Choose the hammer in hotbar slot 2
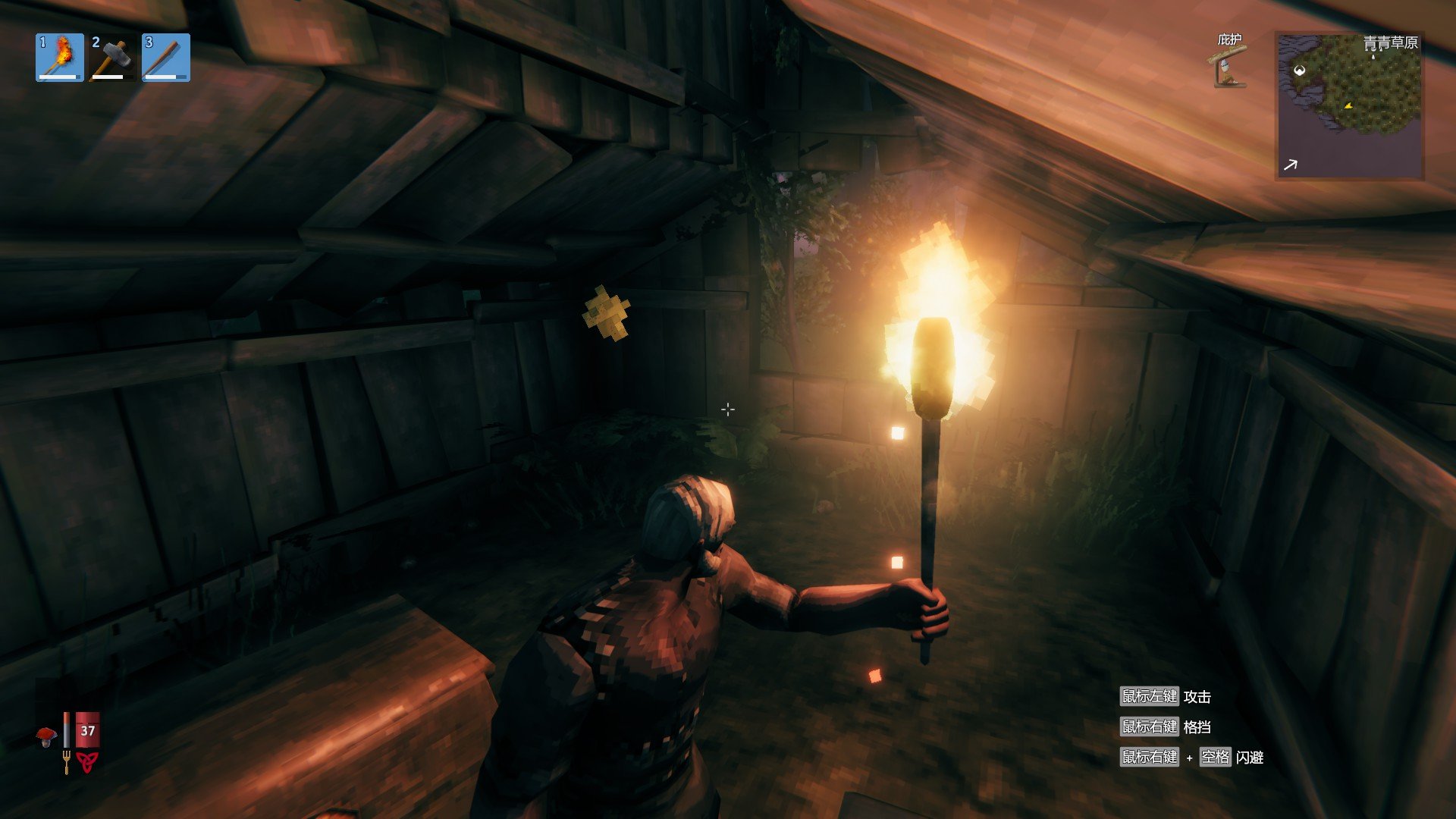 point(112,58)
